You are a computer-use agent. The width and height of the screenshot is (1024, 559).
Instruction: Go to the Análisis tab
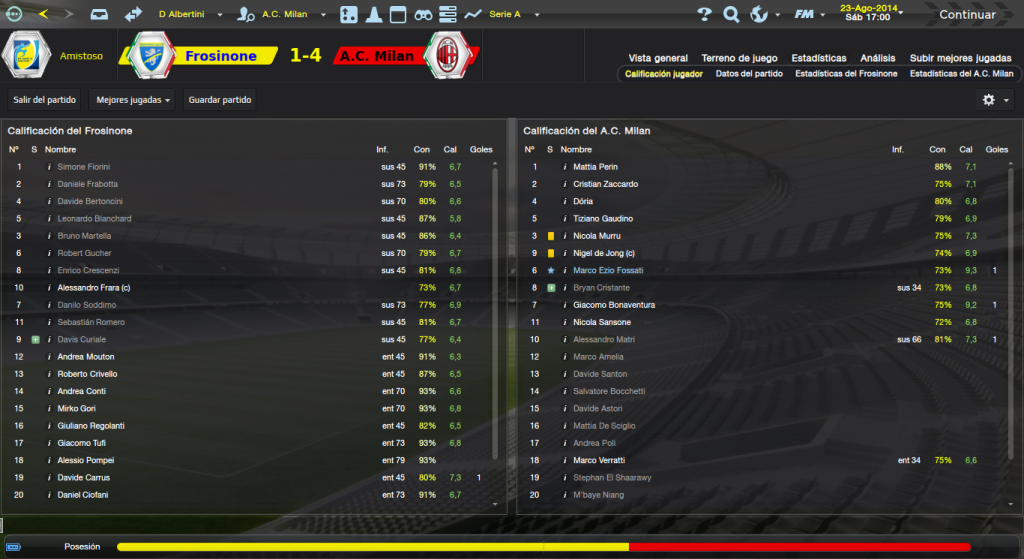tap(877, 58)
